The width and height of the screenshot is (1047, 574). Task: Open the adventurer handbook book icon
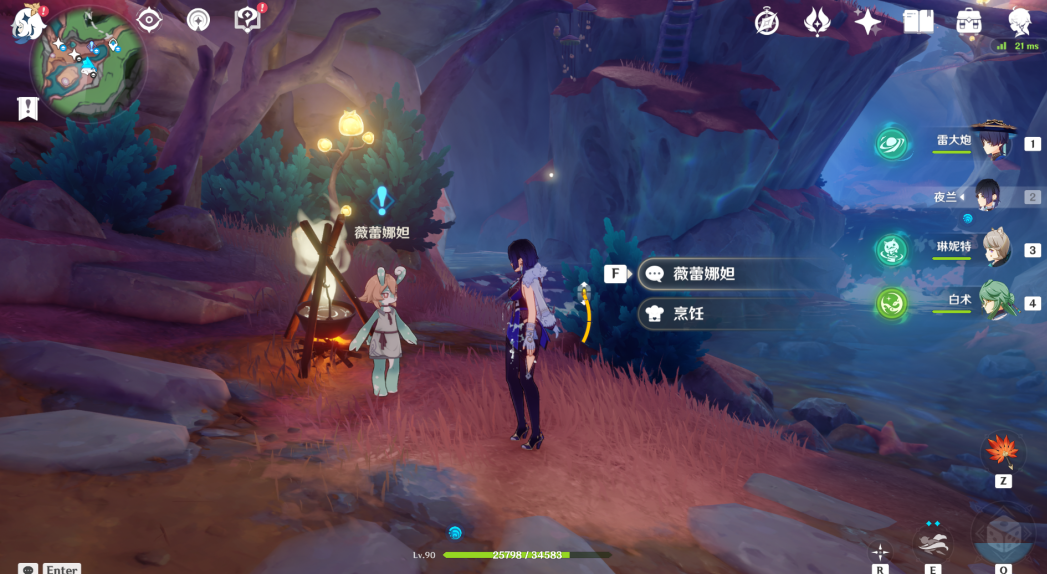(x=917, y=21)
